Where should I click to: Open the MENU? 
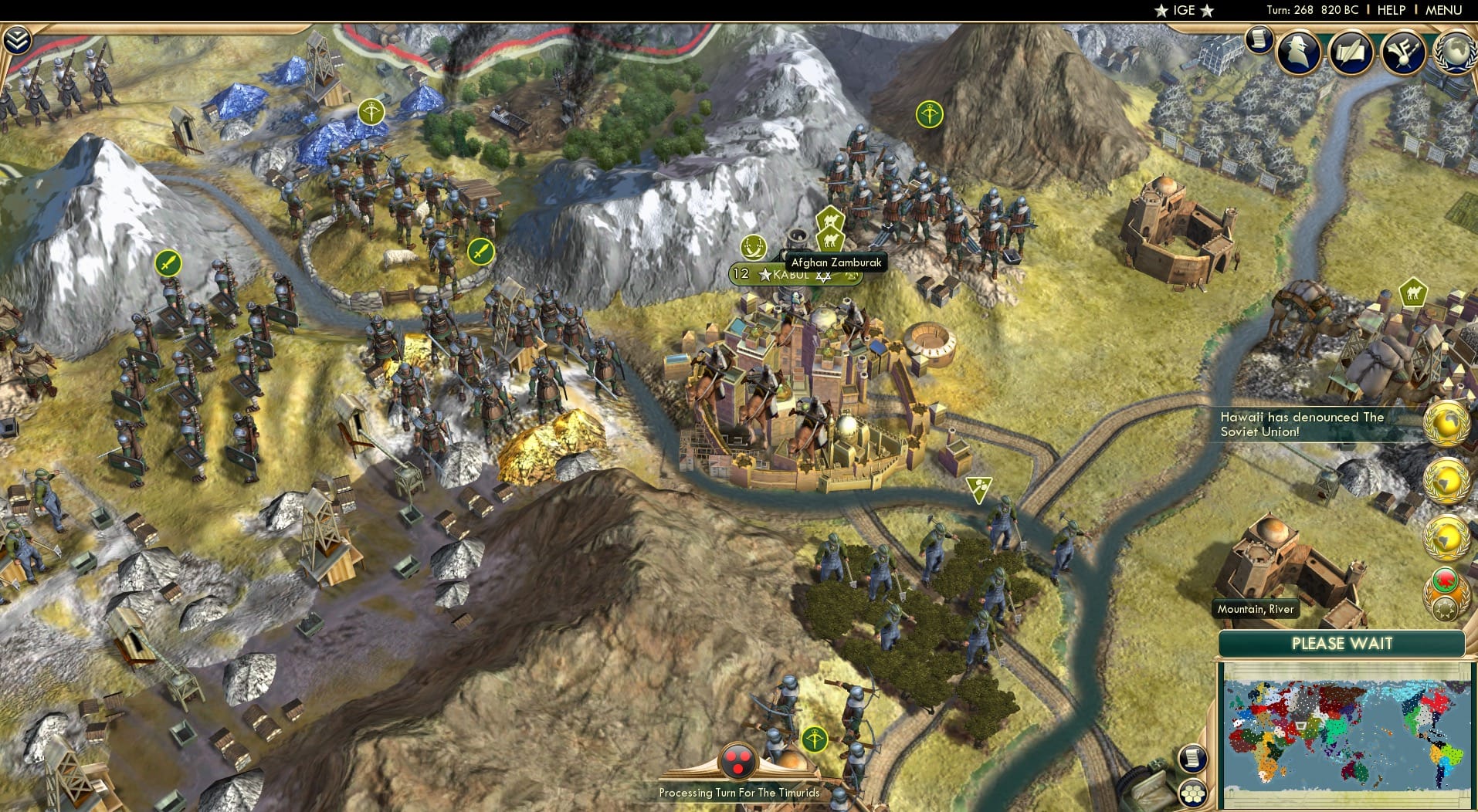(x=1443, y=10)
